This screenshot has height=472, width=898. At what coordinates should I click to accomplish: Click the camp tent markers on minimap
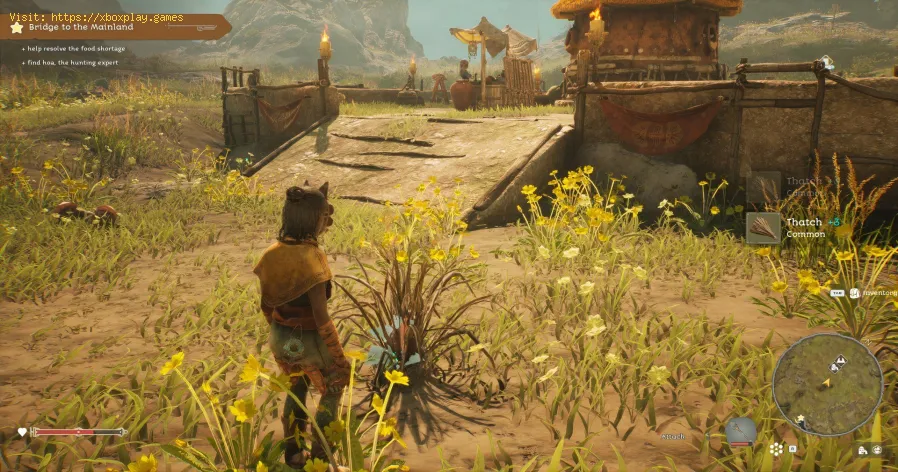click(x=840, y=363)
